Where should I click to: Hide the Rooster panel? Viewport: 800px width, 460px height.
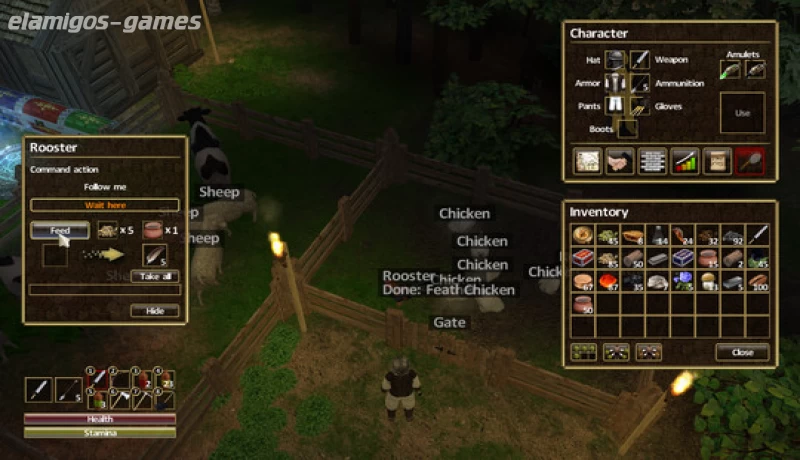click(155, 311)
